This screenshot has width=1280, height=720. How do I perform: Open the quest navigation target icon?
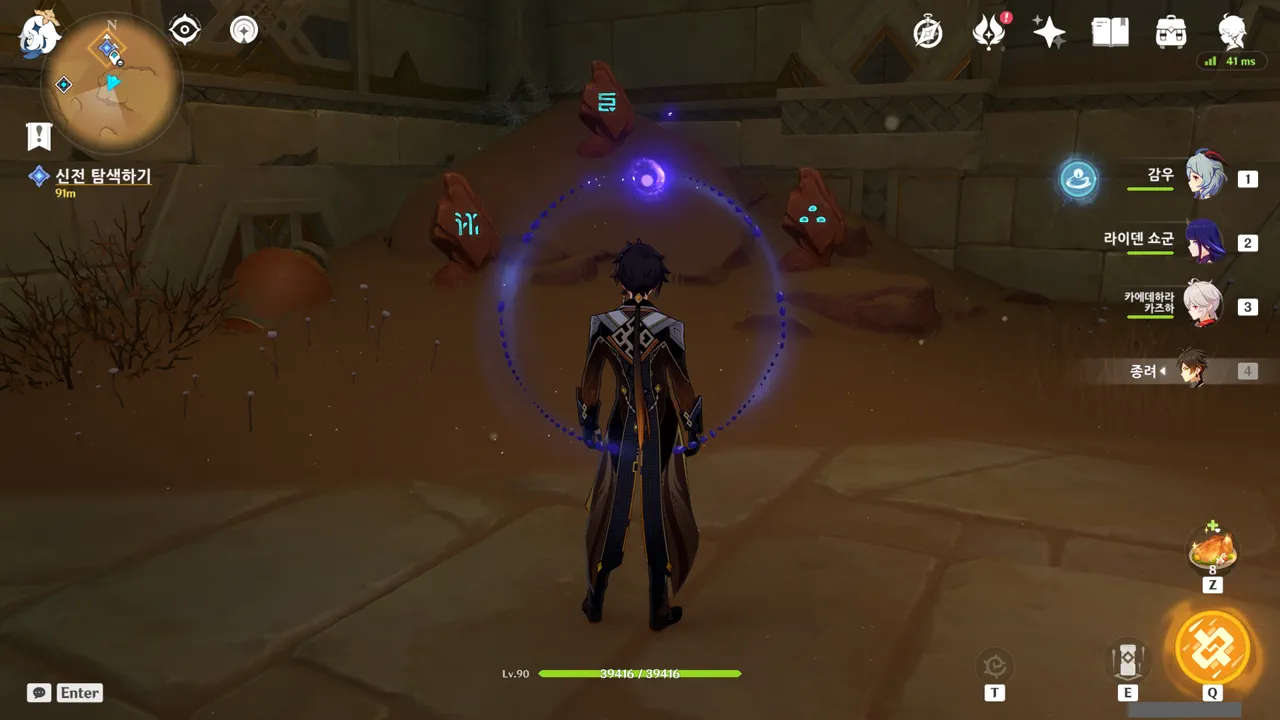(x=243, y=30)
